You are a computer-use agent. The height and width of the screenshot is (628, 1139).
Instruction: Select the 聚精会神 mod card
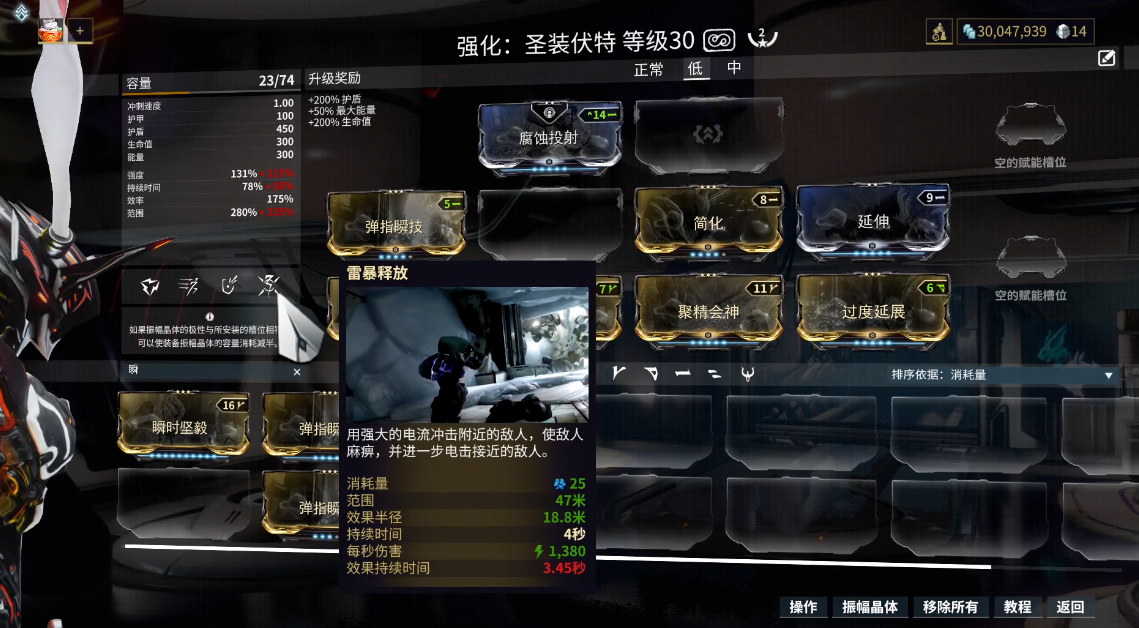pos(708,311)
